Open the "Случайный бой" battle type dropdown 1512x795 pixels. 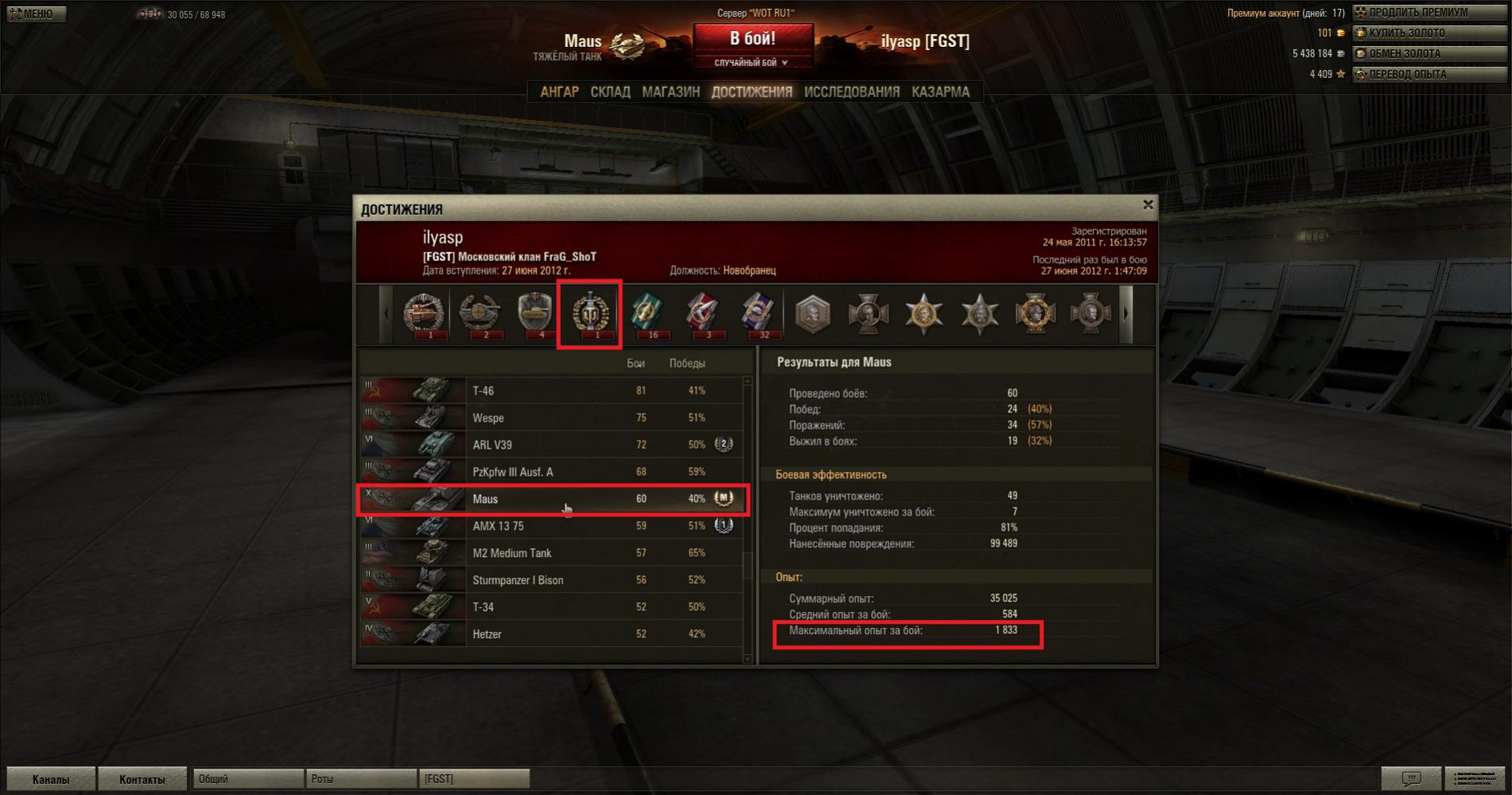752,63
